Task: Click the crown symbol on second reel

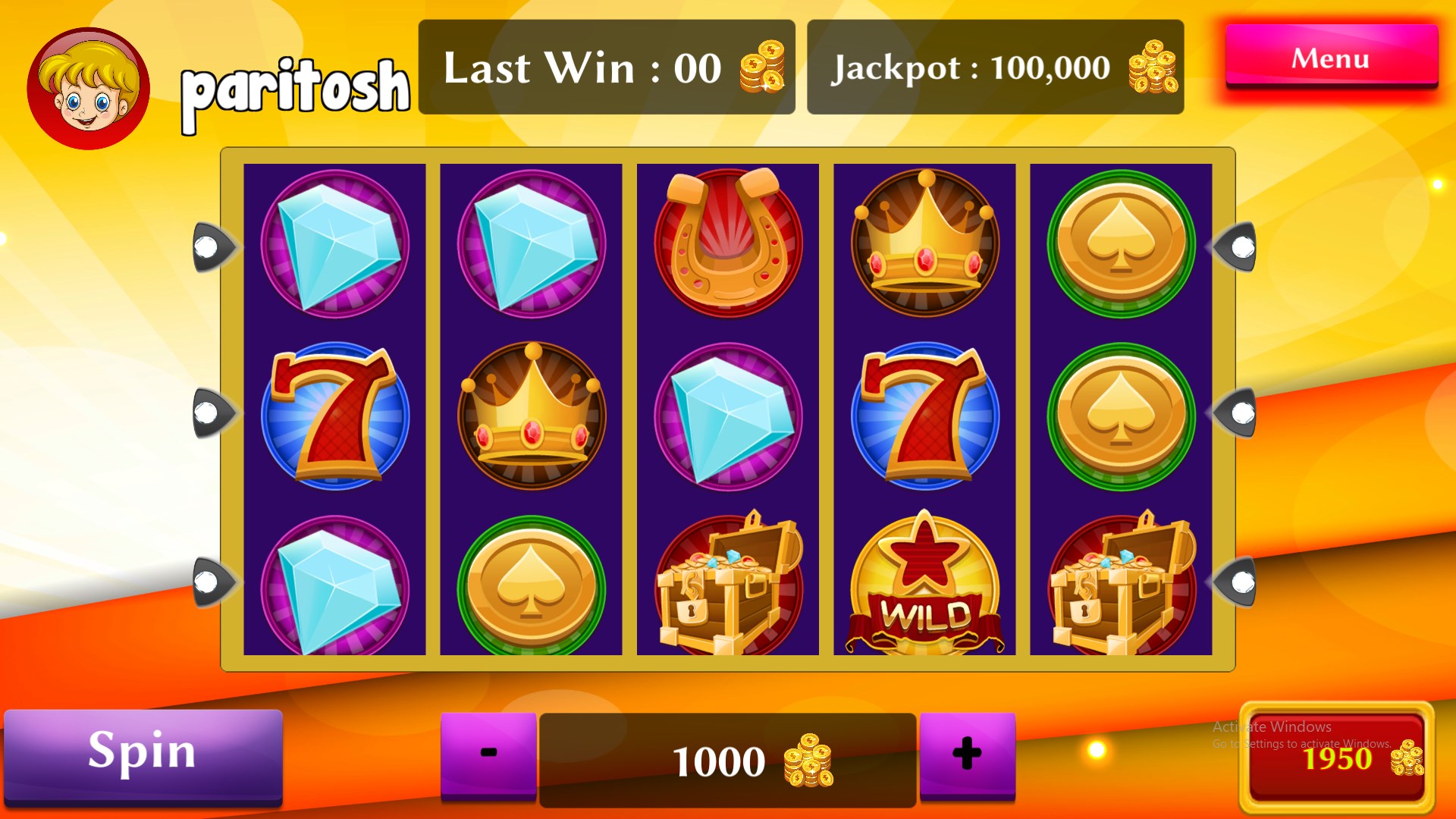Action: tap(531, 413)
